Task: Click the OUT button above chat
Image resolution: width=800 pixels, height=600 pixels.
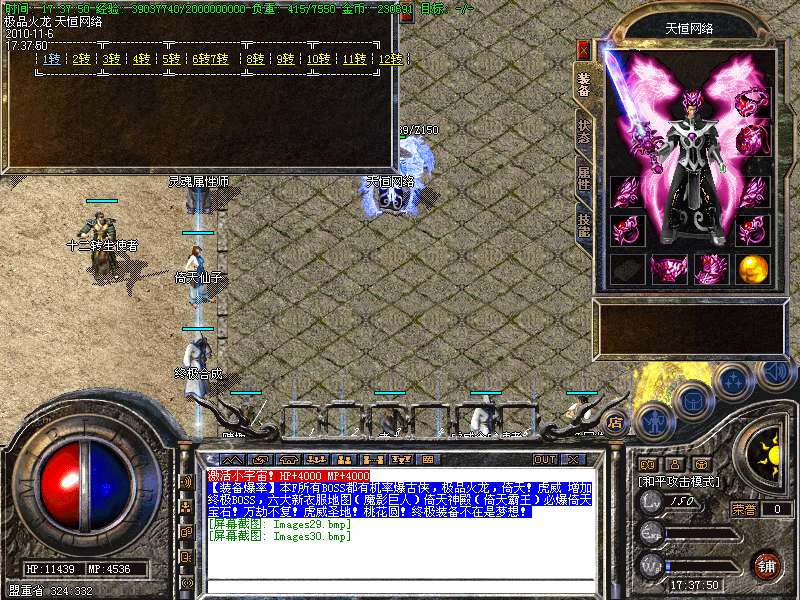Action: tap(545, 459)
